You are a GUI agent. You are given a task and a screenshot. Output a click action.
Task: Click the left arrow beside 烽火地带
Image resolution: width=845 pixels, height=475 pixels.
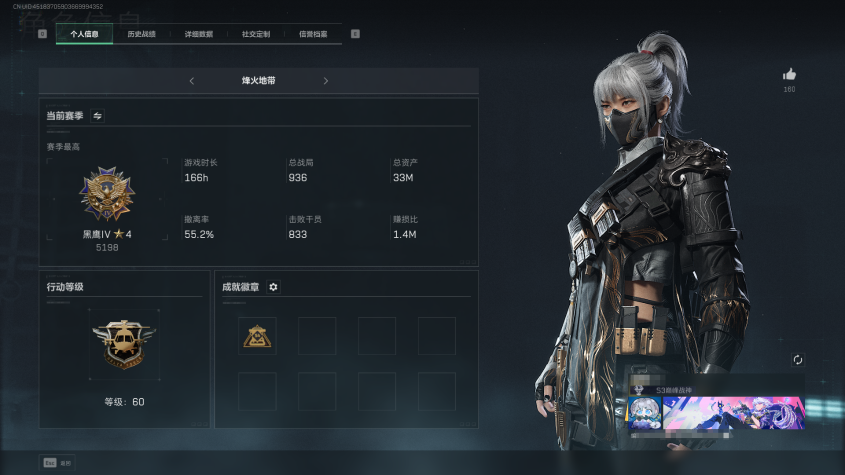[x=192, y=81]
